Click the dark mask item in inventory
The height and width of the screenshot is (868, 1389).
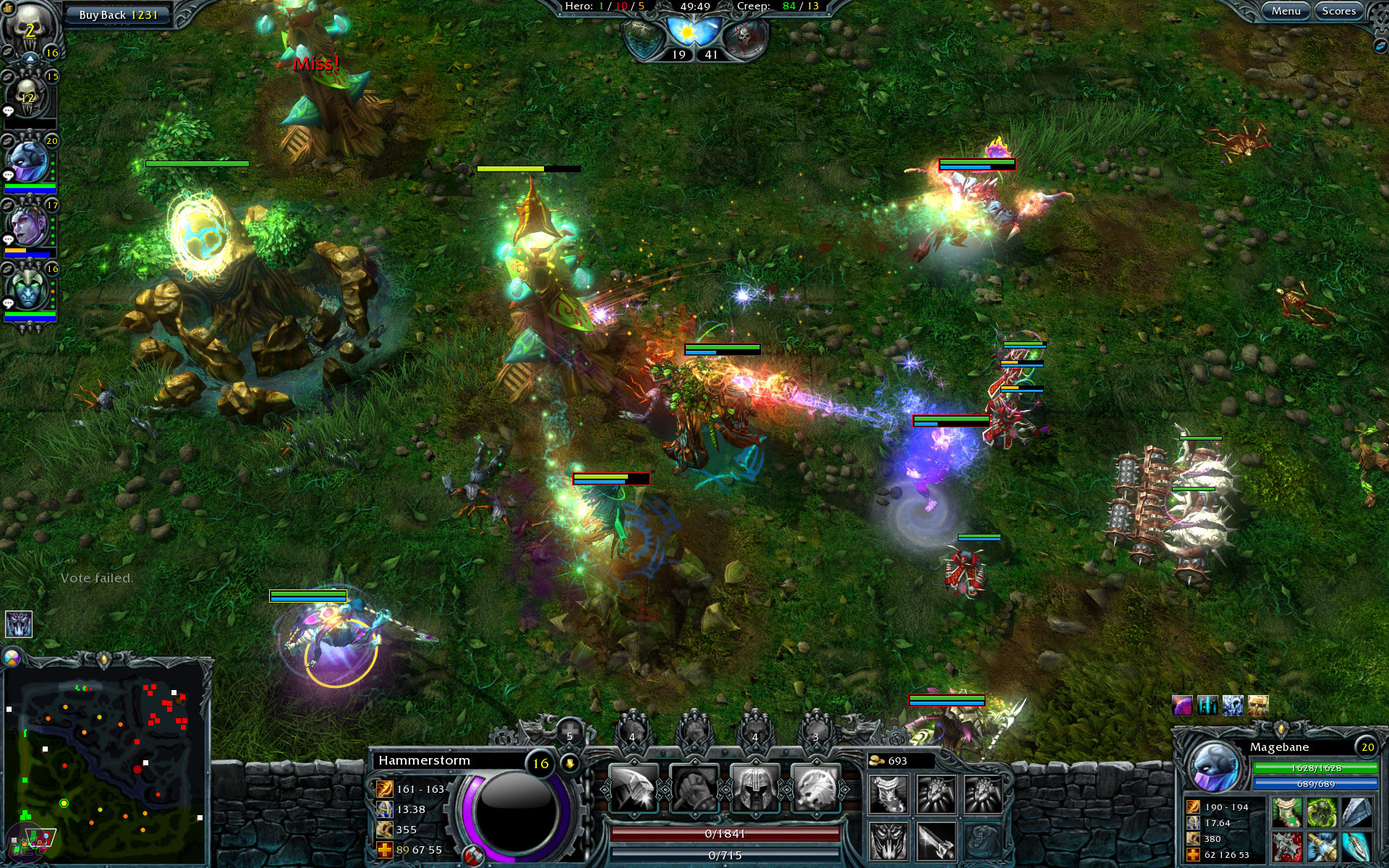[x=888, y=841]
